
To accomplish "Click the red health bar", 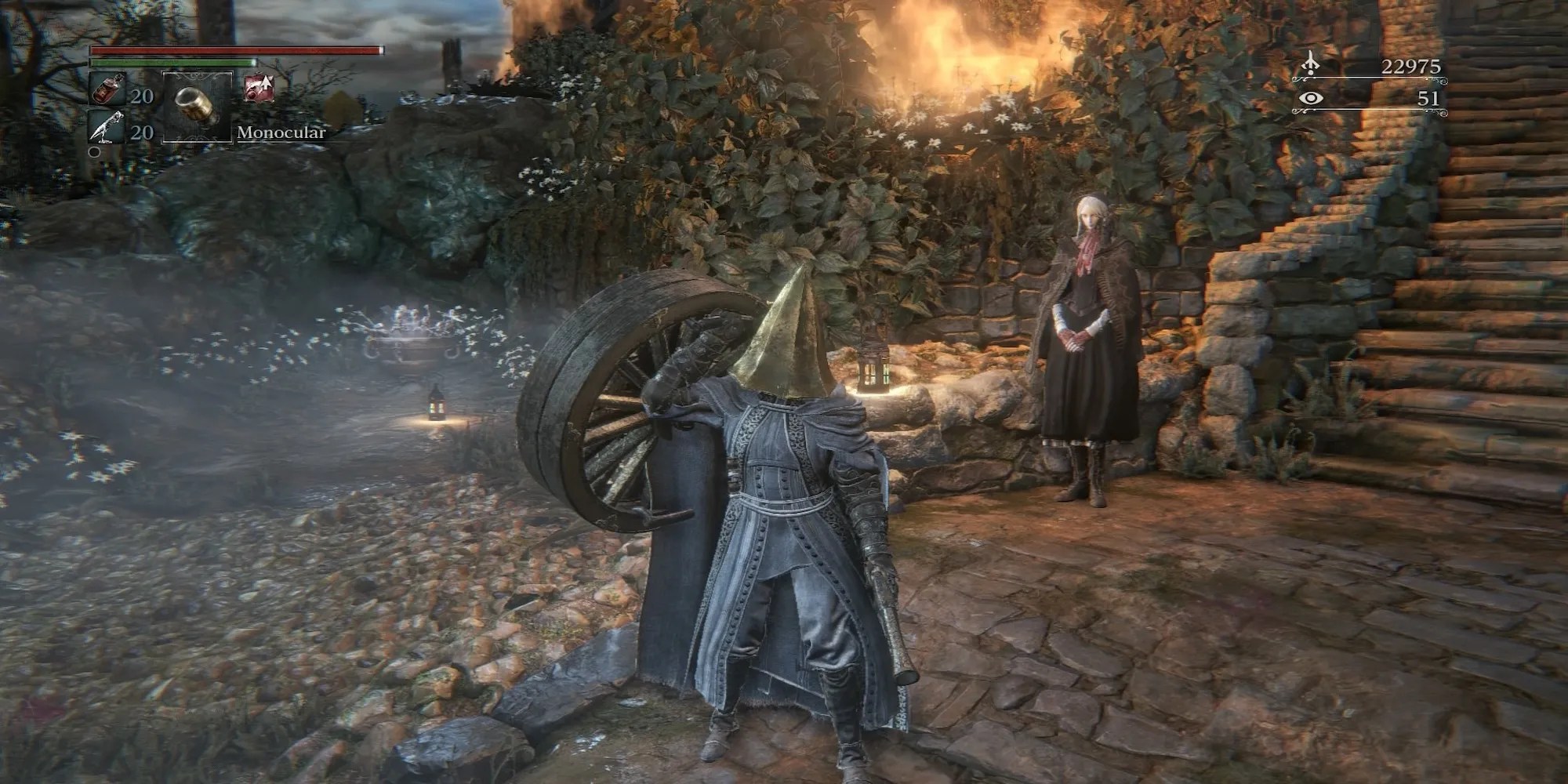I will coord(235,49).
